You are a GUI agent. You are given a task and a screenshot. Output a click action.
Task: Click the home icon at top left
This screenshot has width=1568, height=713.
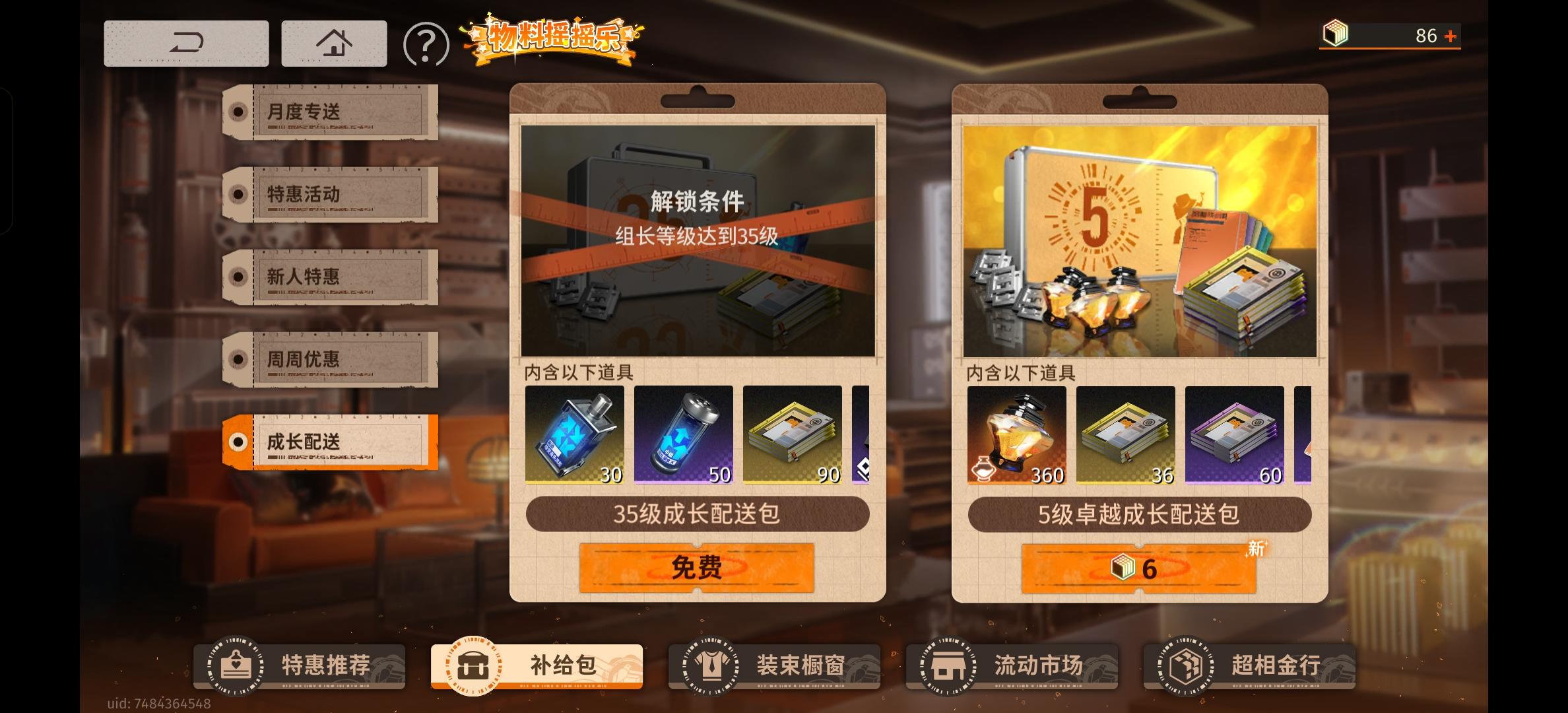[334, 42]
